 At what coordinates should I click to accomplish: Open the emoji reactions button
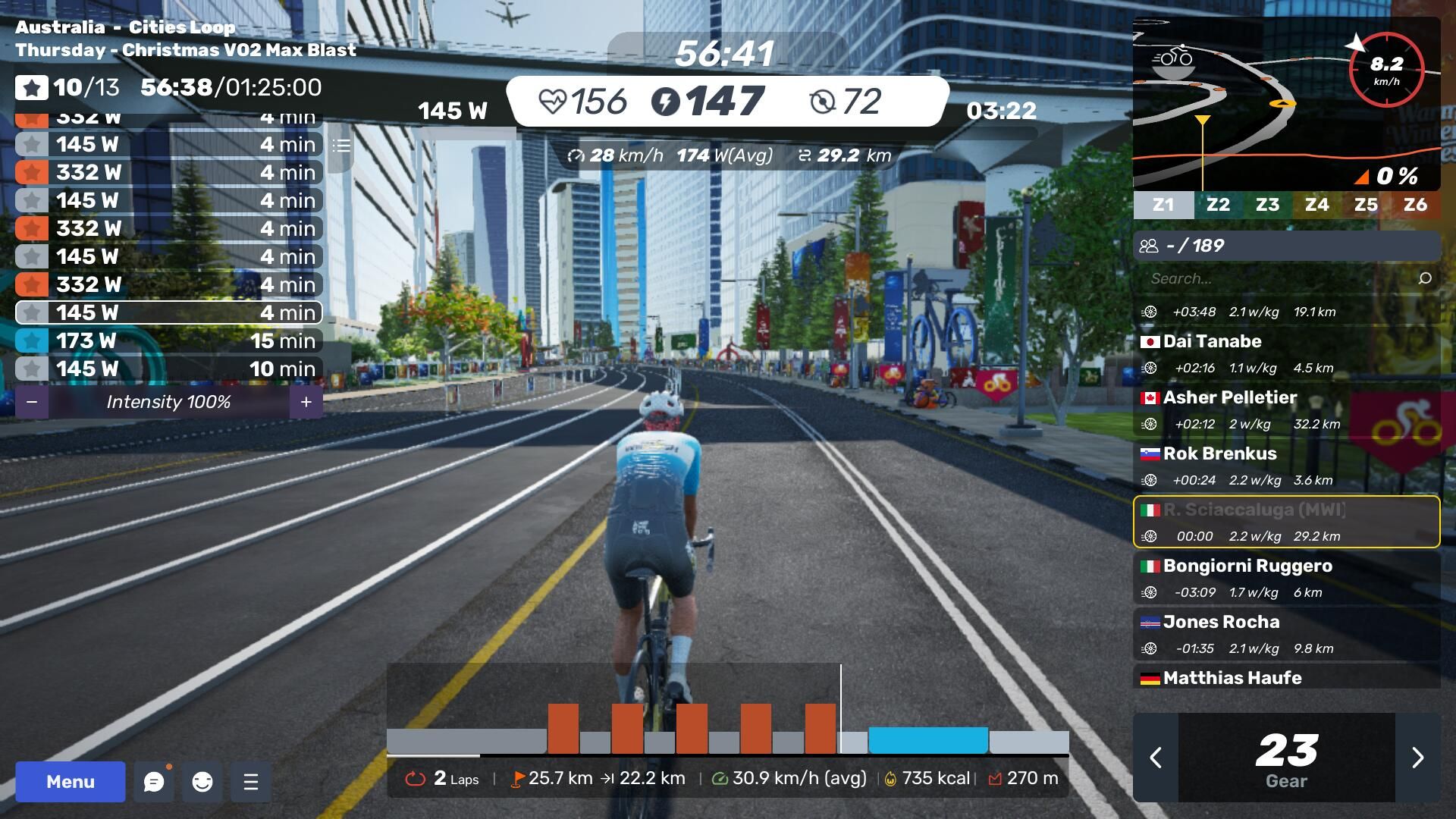click(x=202, y=782)
